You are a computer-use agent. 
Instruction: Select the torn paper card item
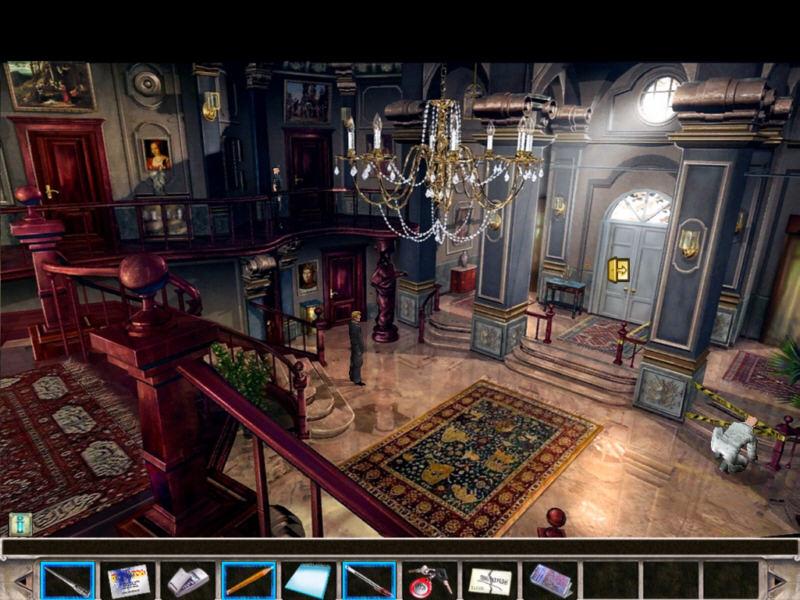490,580
